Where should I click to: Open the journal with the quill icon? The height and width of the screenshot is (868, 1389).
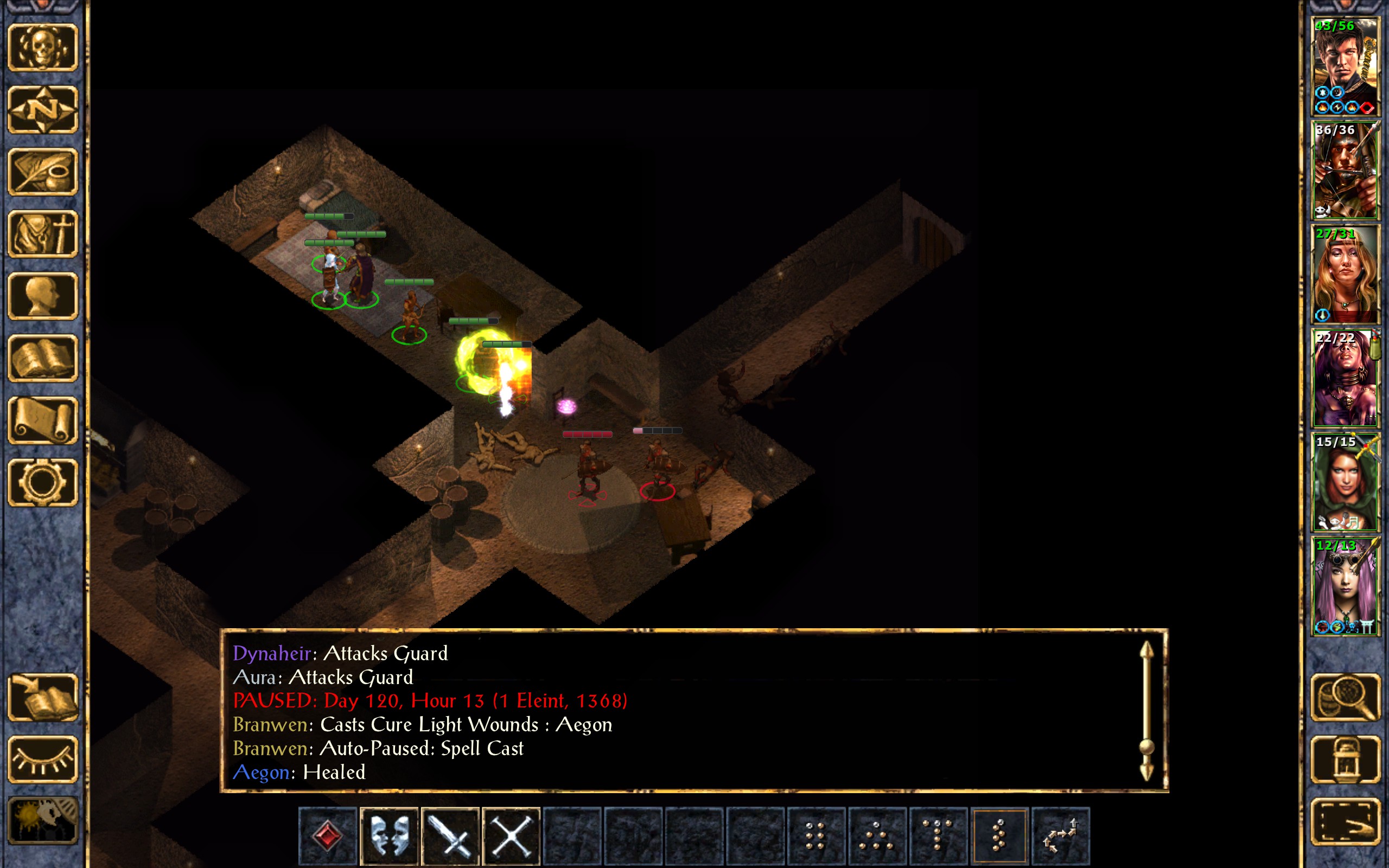click(x=42, y=171)
